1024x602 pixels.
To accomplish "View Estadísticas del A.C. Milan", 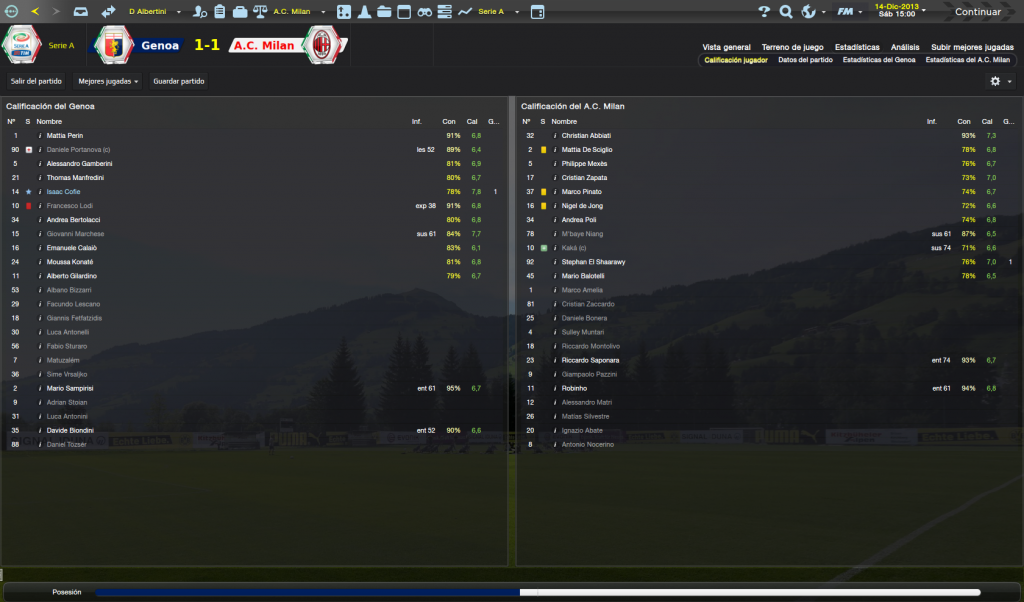I will click(968, 60).
